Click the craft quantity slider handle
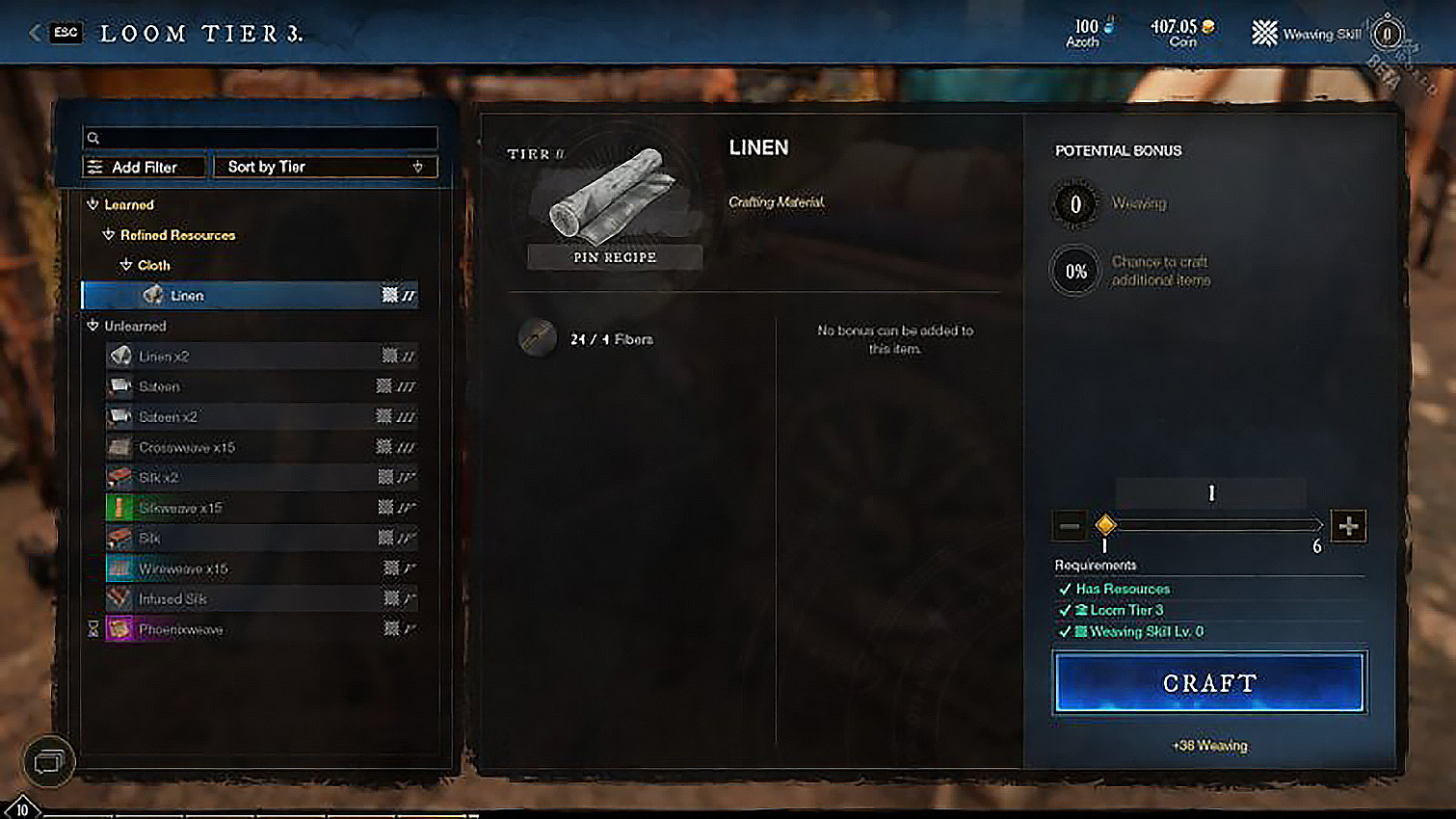1456x819 pixels. (x=1105, y=524)
